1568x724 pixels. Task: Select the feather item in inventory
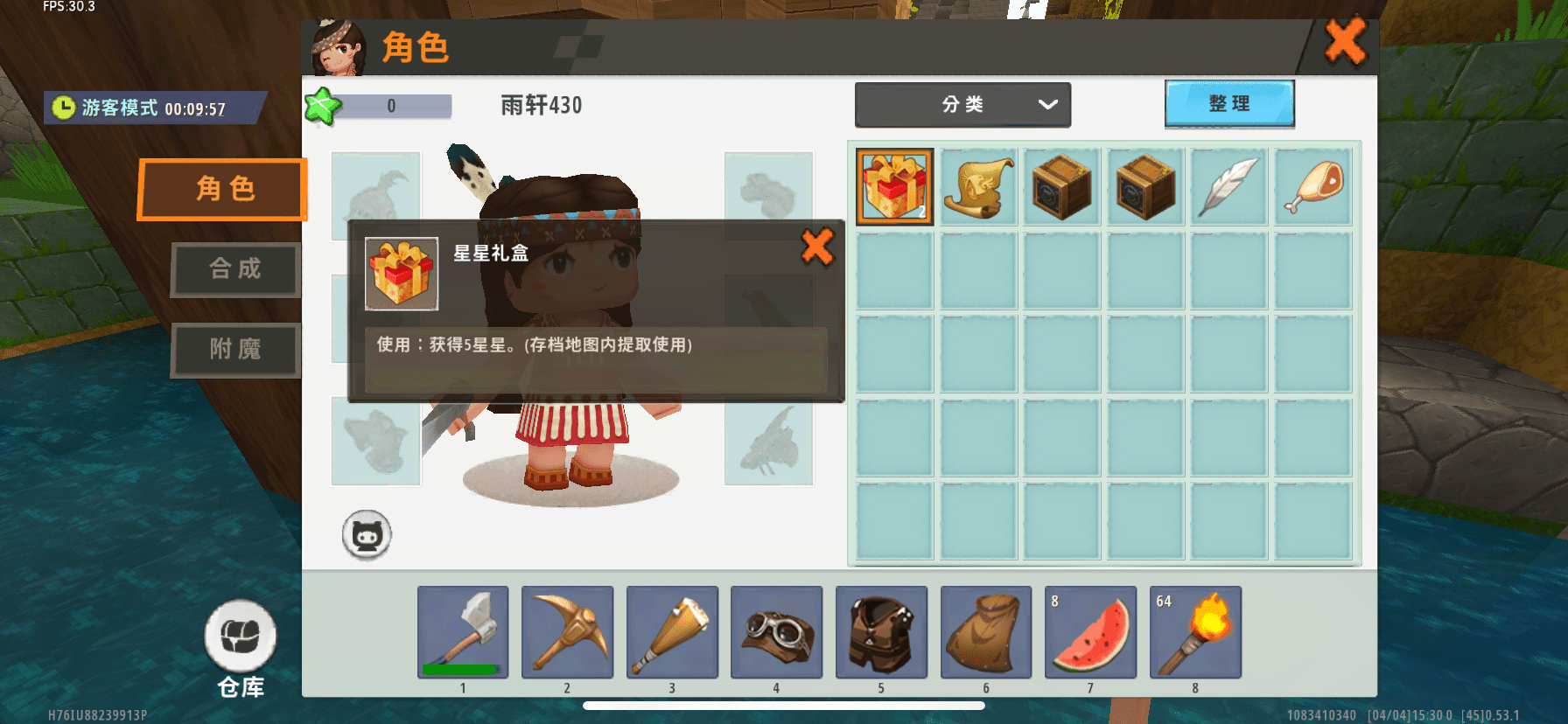[1228, 186]
